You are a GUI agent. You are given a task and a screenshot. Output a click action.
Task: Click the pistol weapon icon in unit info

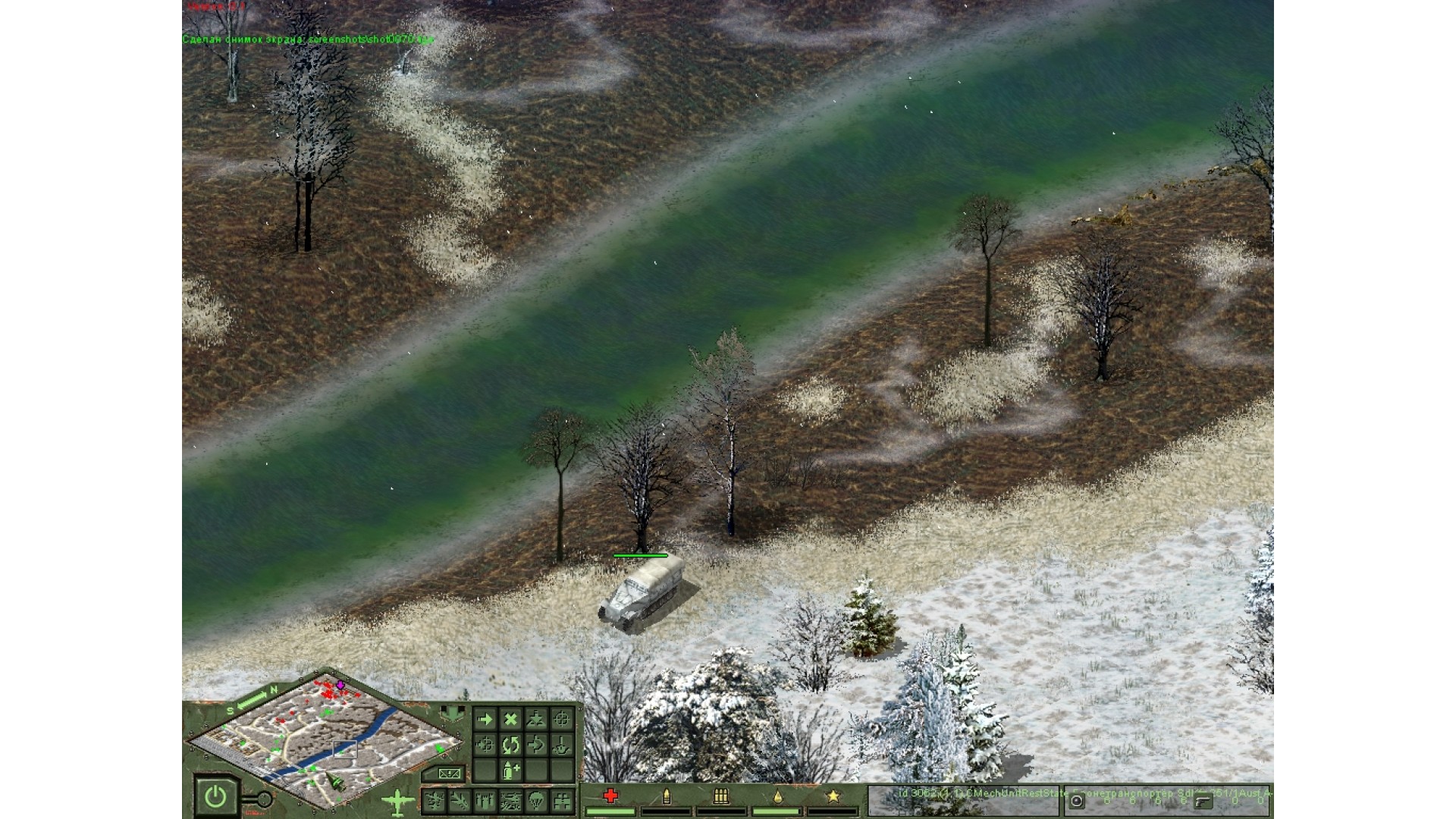coord(1203,801)
